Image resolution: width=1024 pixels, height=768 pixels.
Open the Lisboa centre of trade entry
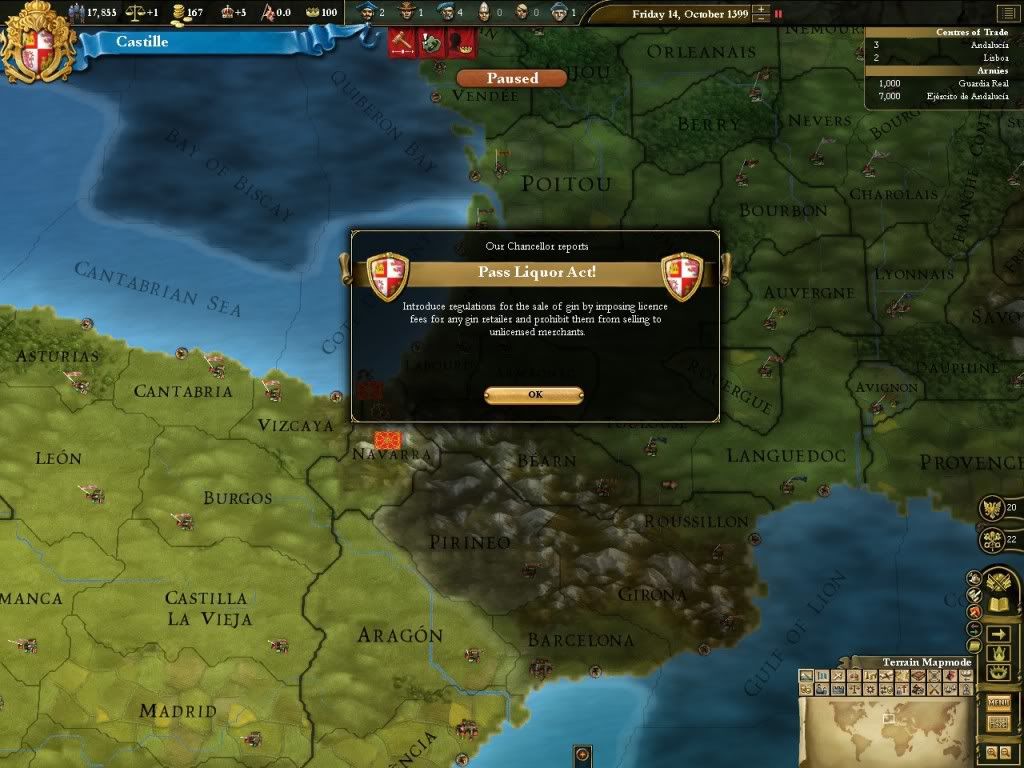coord(942,58)
